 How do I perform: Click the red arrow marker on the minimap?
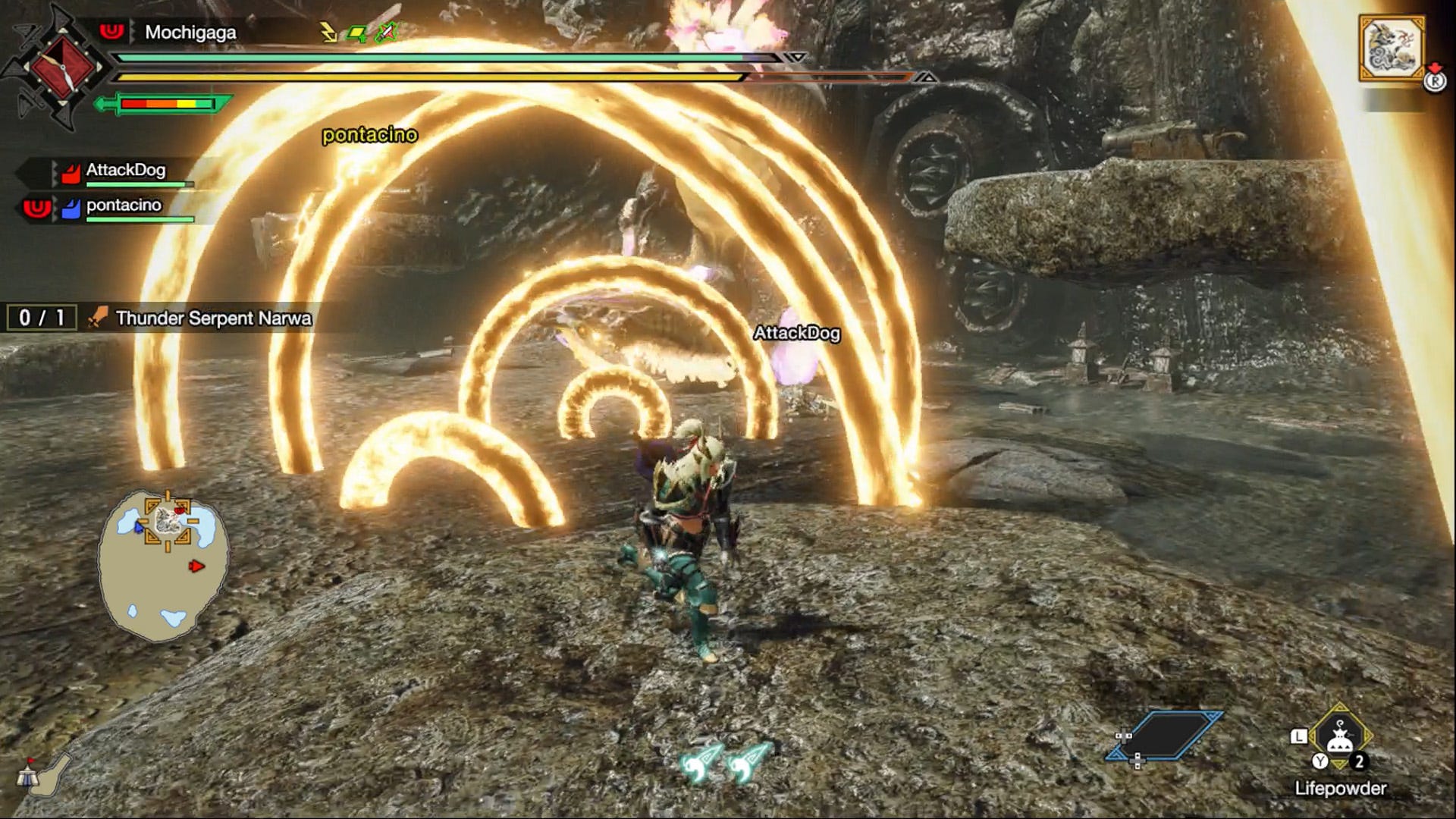197,566
